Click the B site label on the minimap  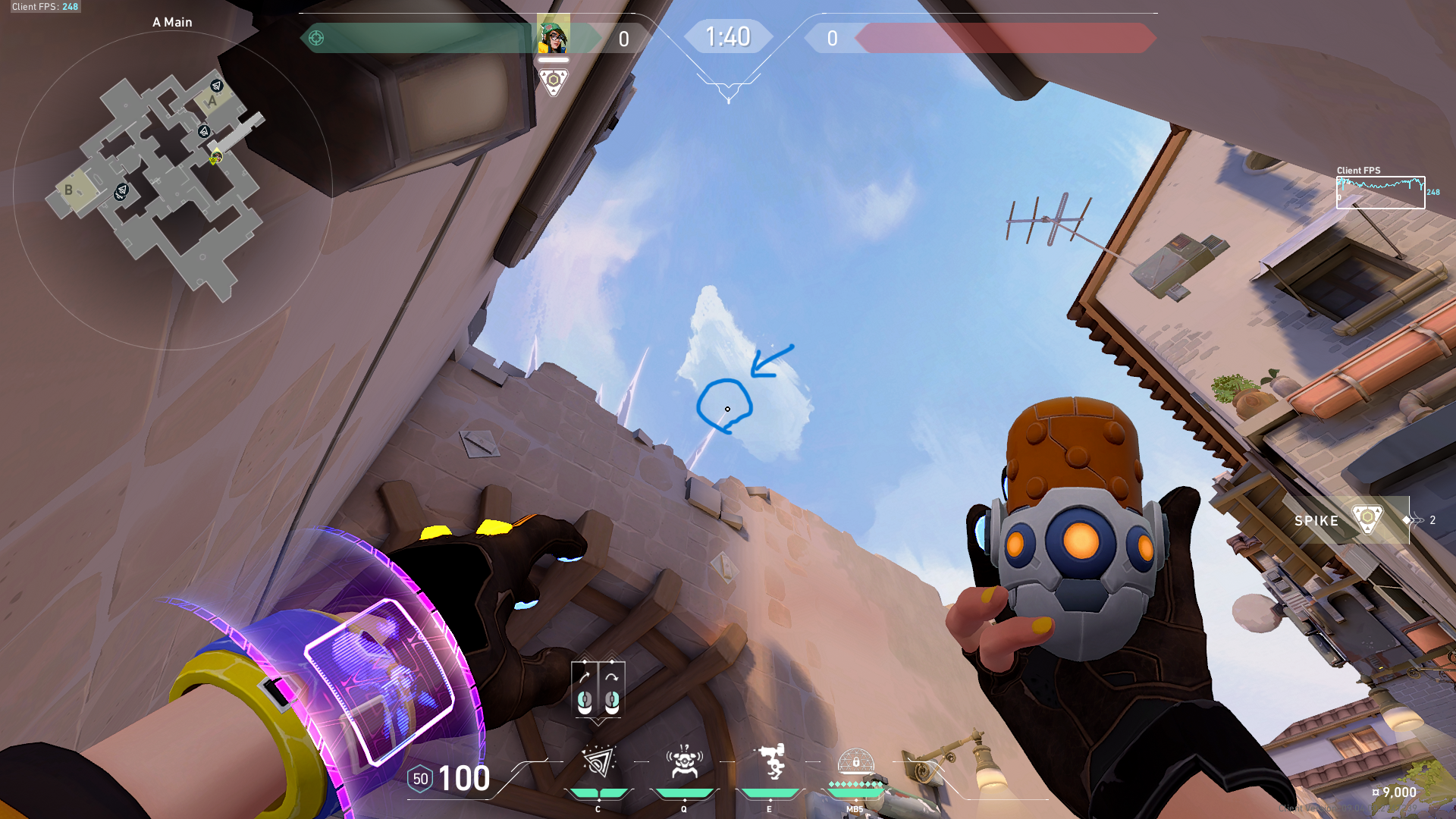(69, 189)
